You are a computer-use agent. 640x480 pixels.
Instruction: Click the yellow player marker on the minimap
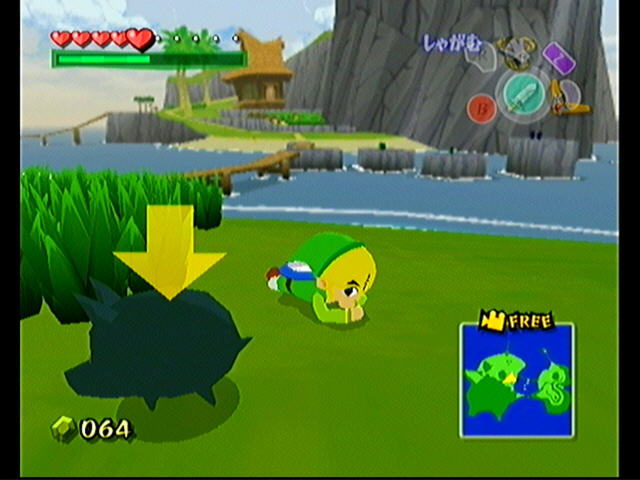pyautogui.click(x=509, y=380)
